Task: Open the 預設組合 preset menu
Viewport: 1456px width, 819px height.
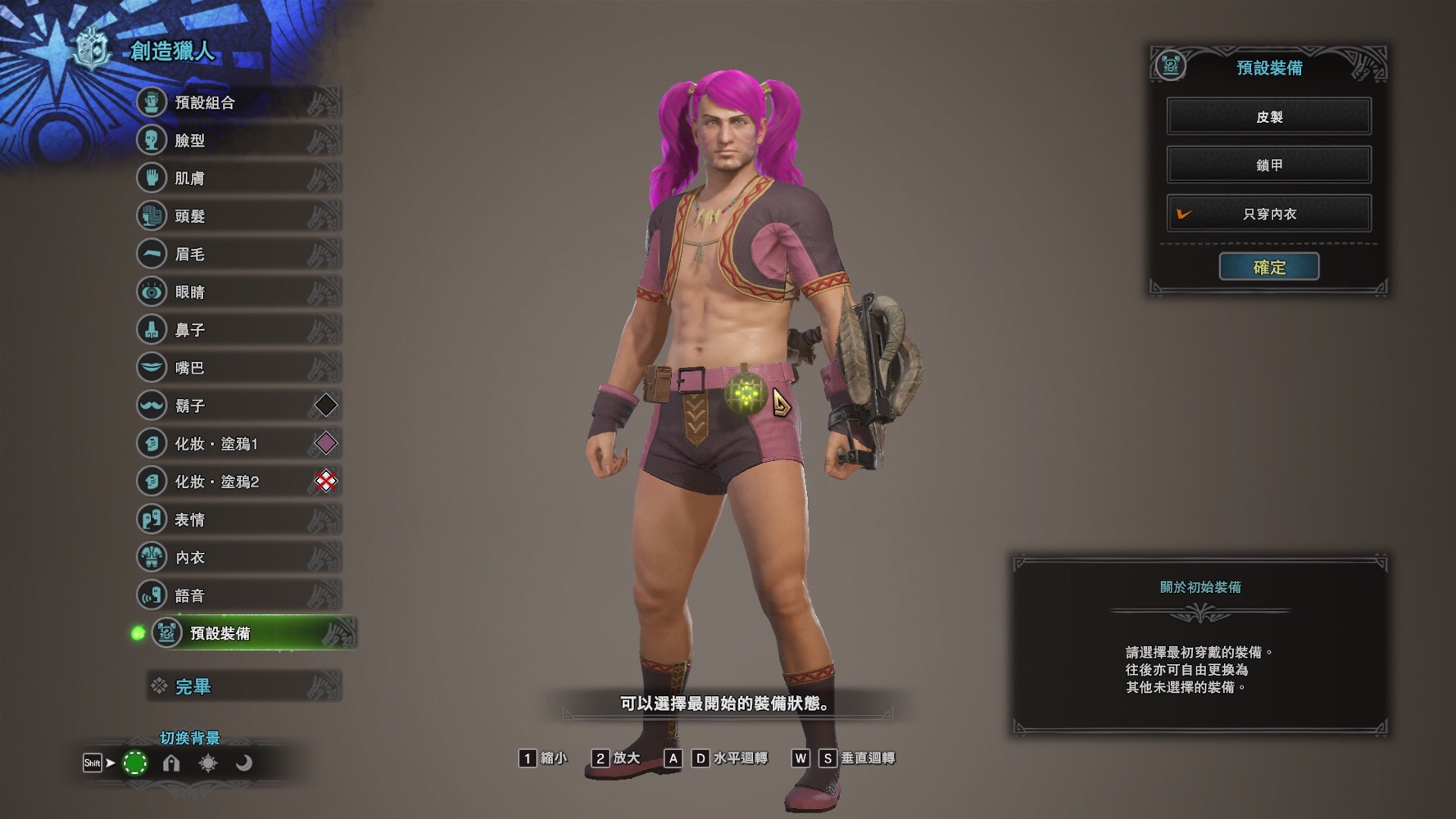Action: pyautogui.click(x=238, y=102)
